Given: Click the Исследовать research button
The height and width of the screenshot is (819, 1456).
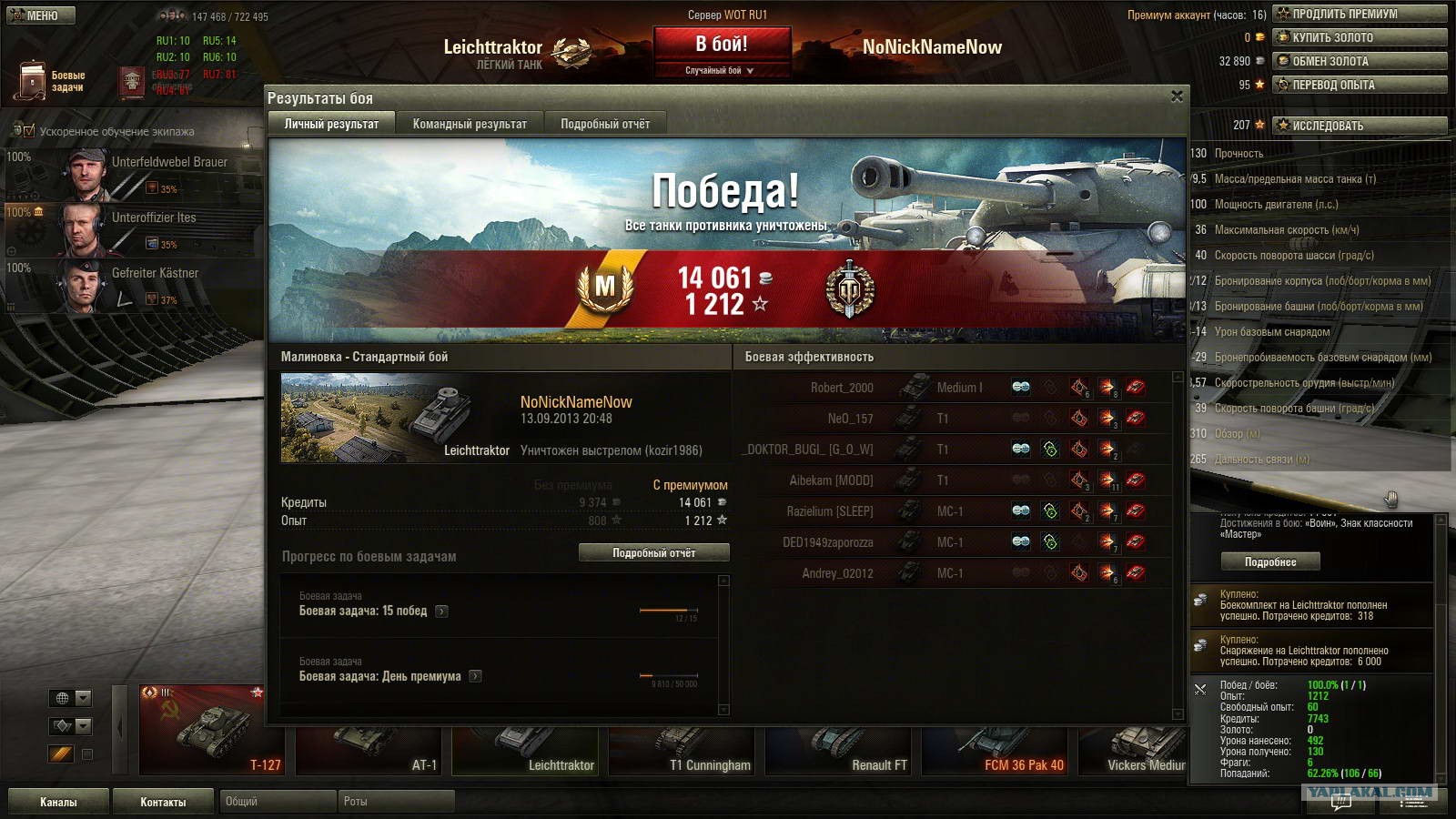Looking at the screenshot, I should (x=1360, y=126).
